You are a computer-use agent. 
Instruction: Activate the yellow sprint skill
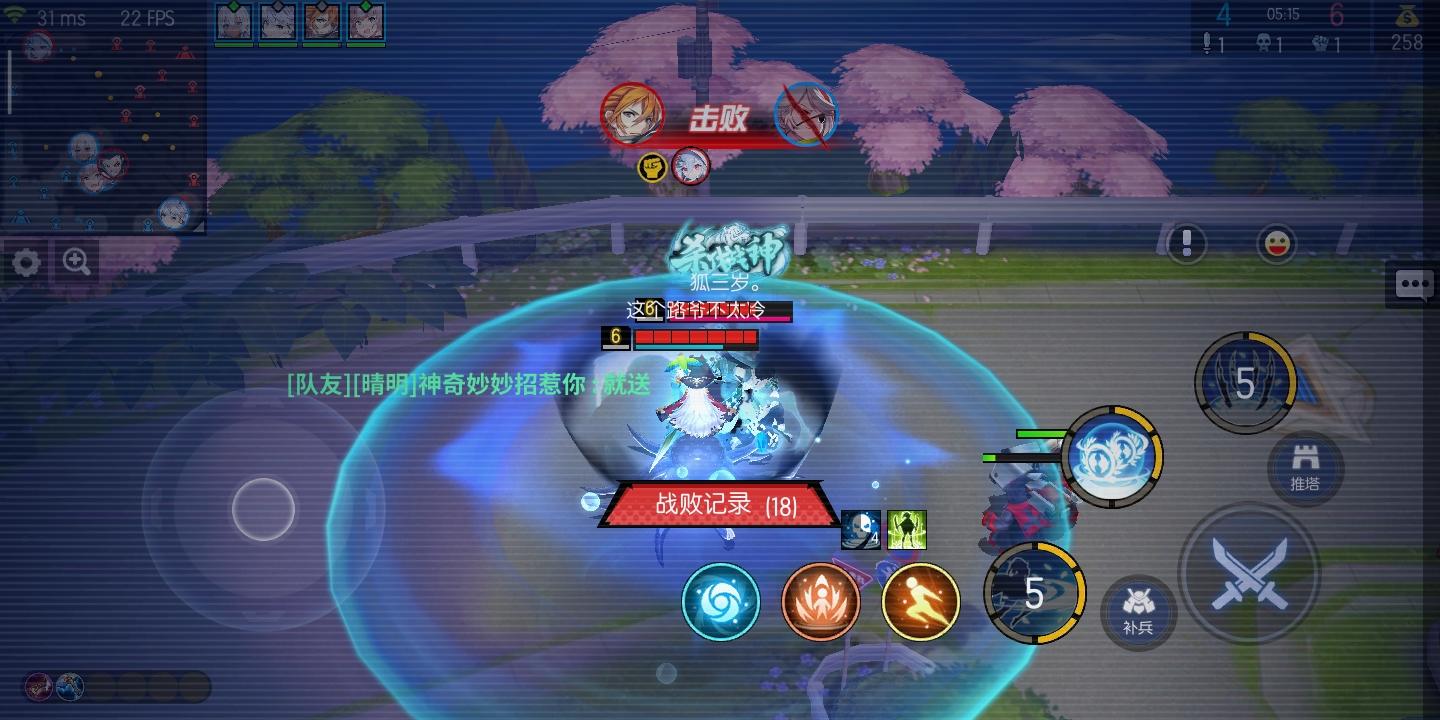coord(920,601)
